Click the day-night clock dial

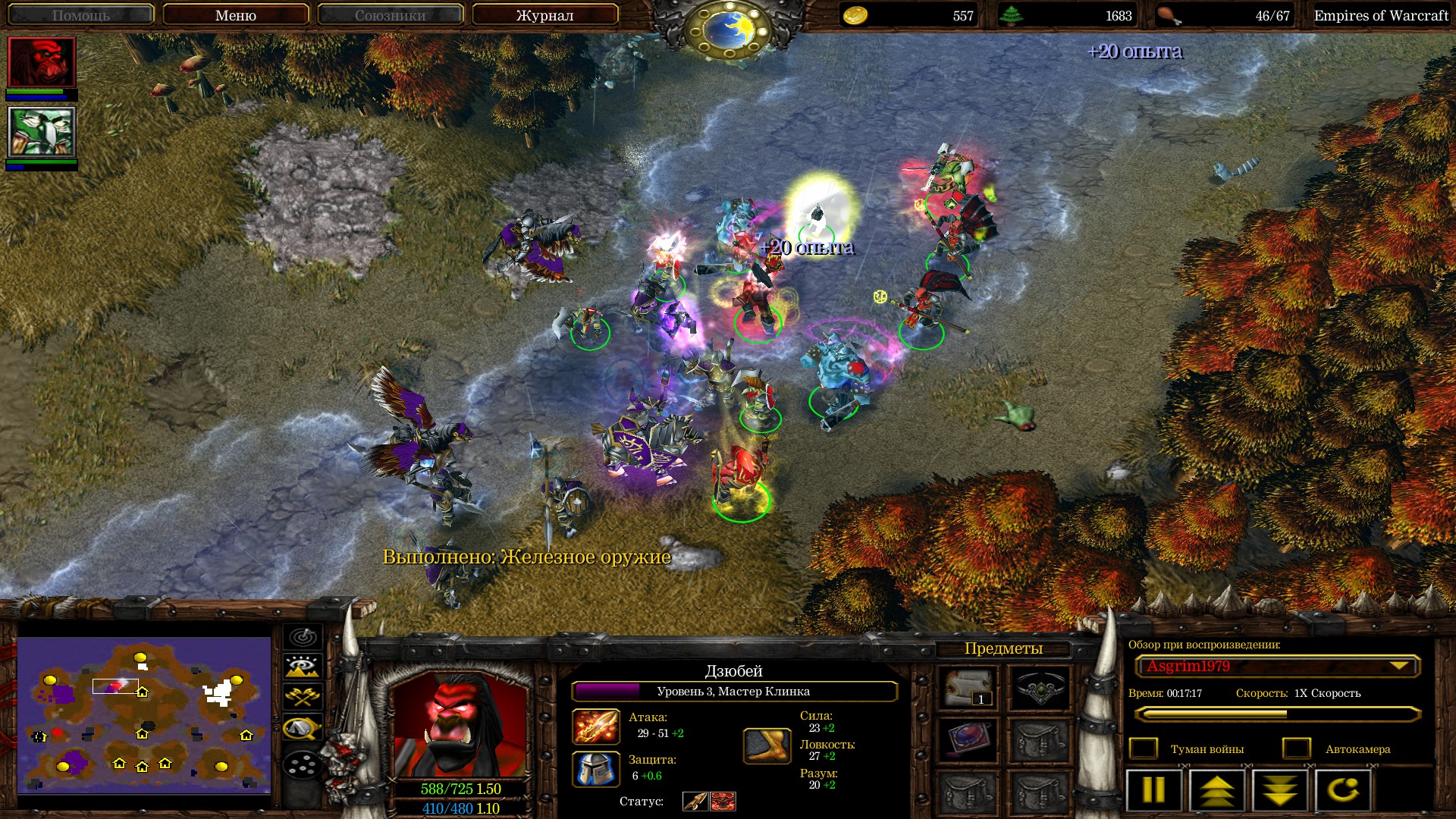726,29
